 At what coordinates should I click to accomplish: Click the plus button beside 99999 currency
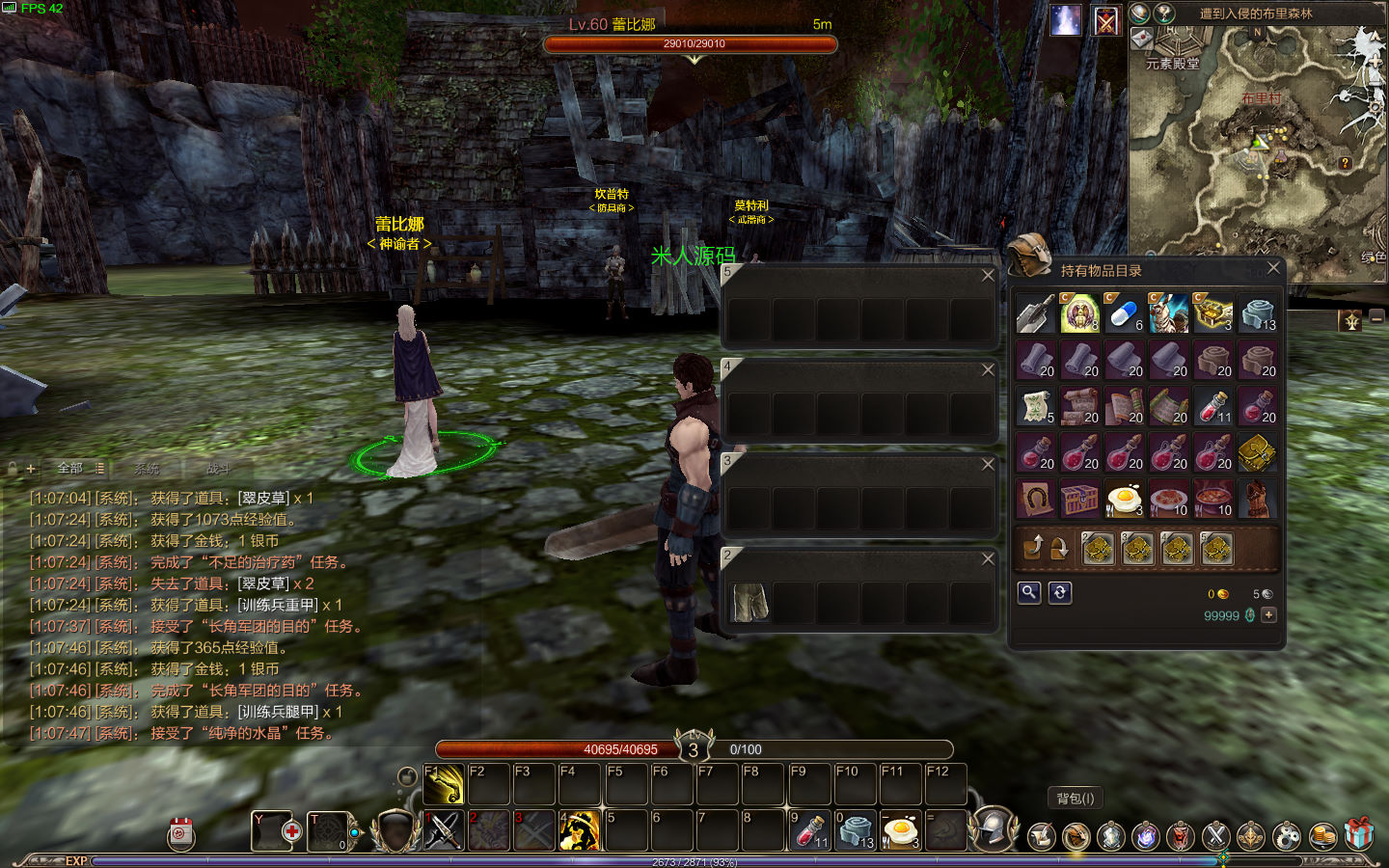pos(1268,615)
